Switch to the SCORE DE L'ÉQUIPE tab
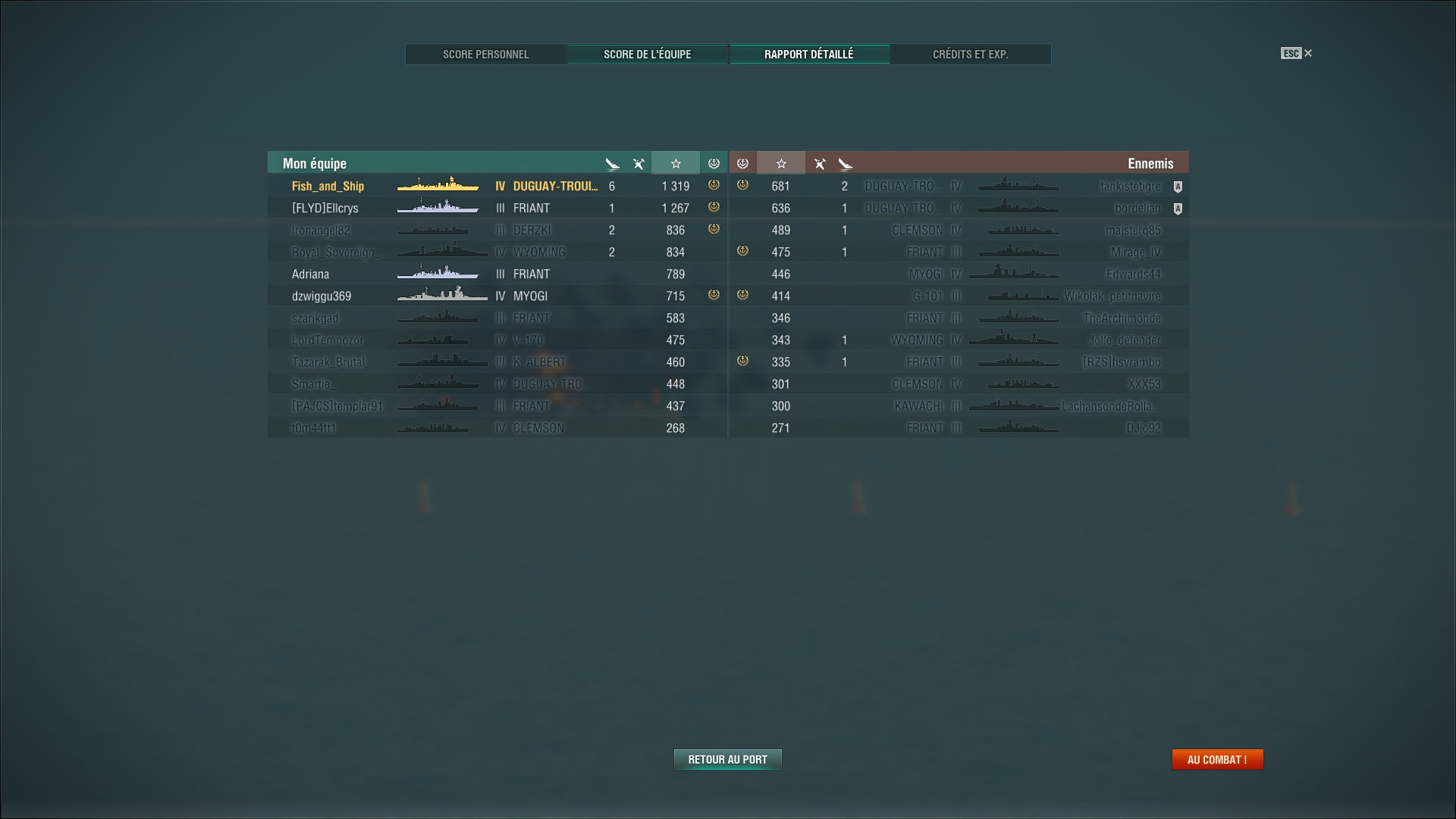The height and width of the screenshot is (819, 1456). (x=647, y=54)
